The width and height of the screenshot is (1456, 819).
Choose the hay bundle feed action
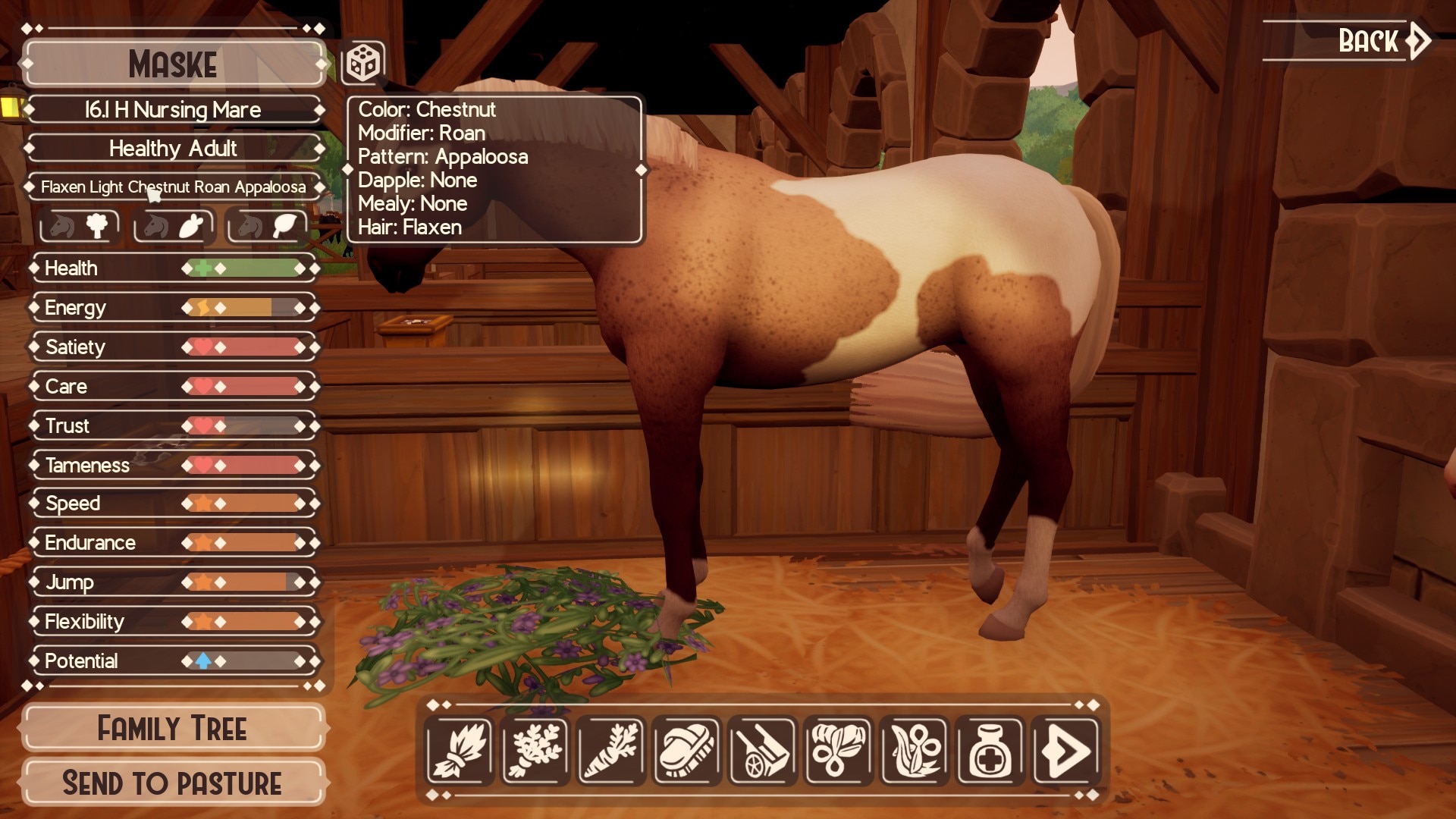point(460,751)
